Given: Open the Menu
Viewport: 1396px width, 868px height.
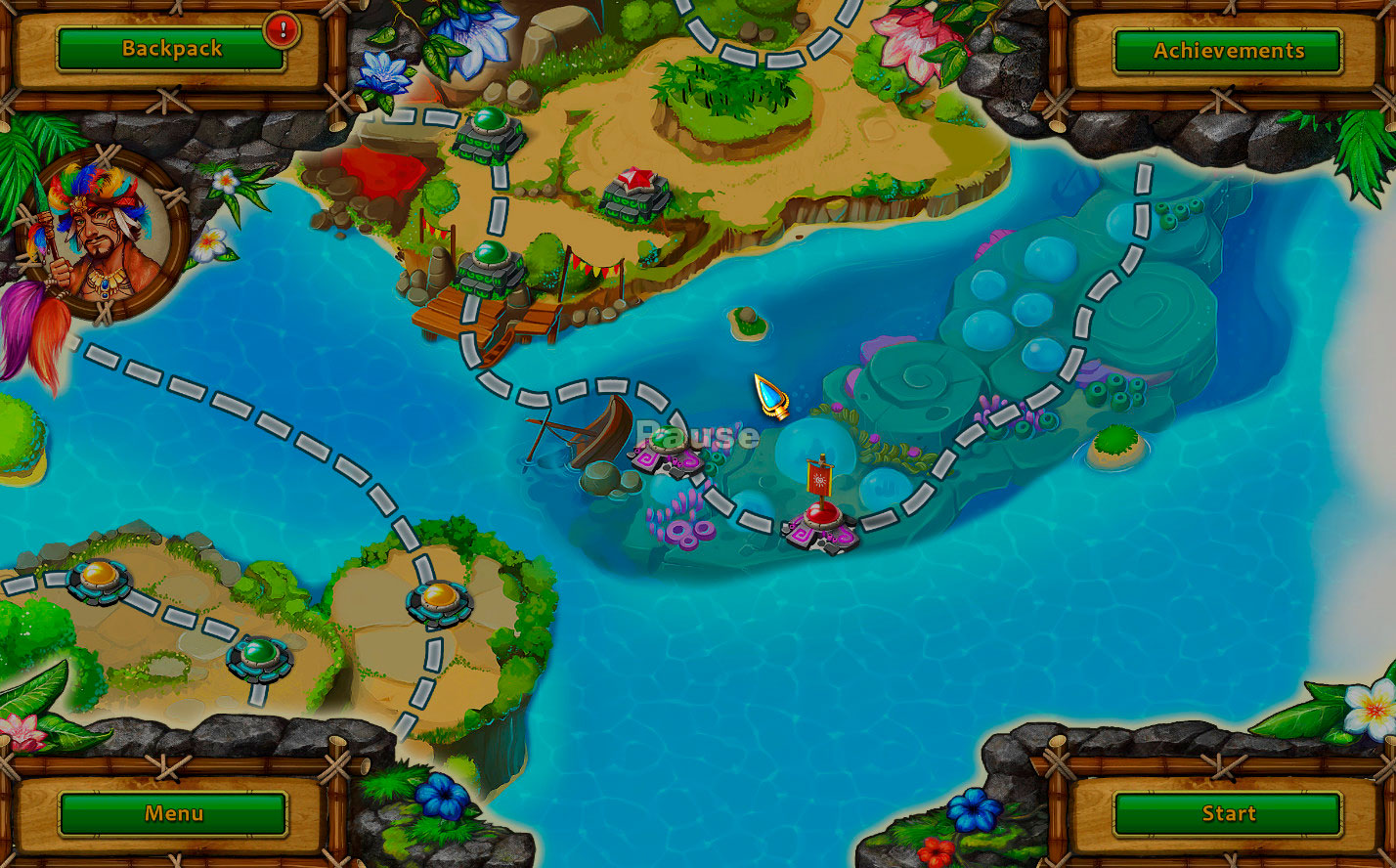Looking at the screenshot, I should (x=173, y=813).
